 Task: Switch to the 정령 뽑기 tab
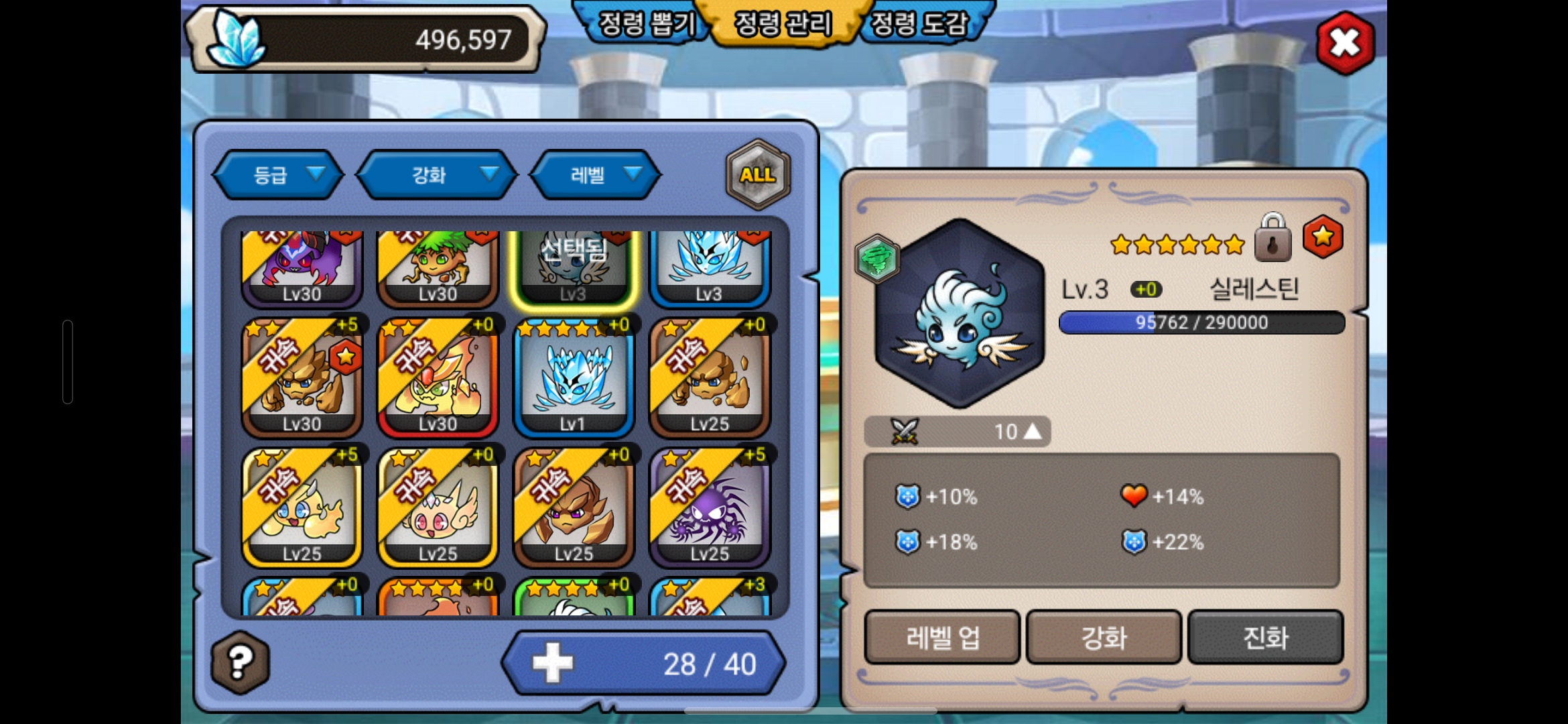[645, 25]
